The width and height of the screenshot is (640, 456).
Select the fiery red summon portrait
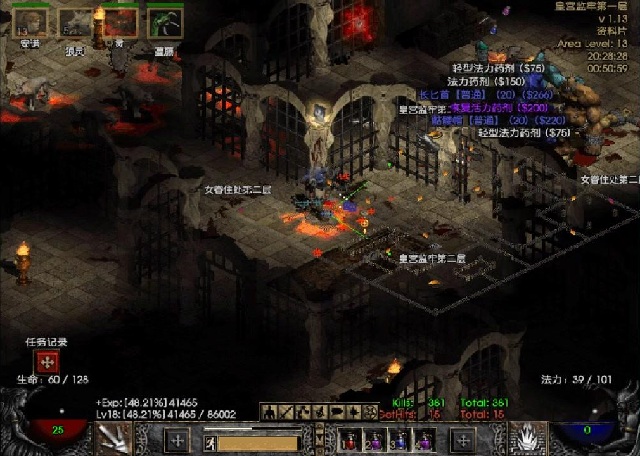120,21
